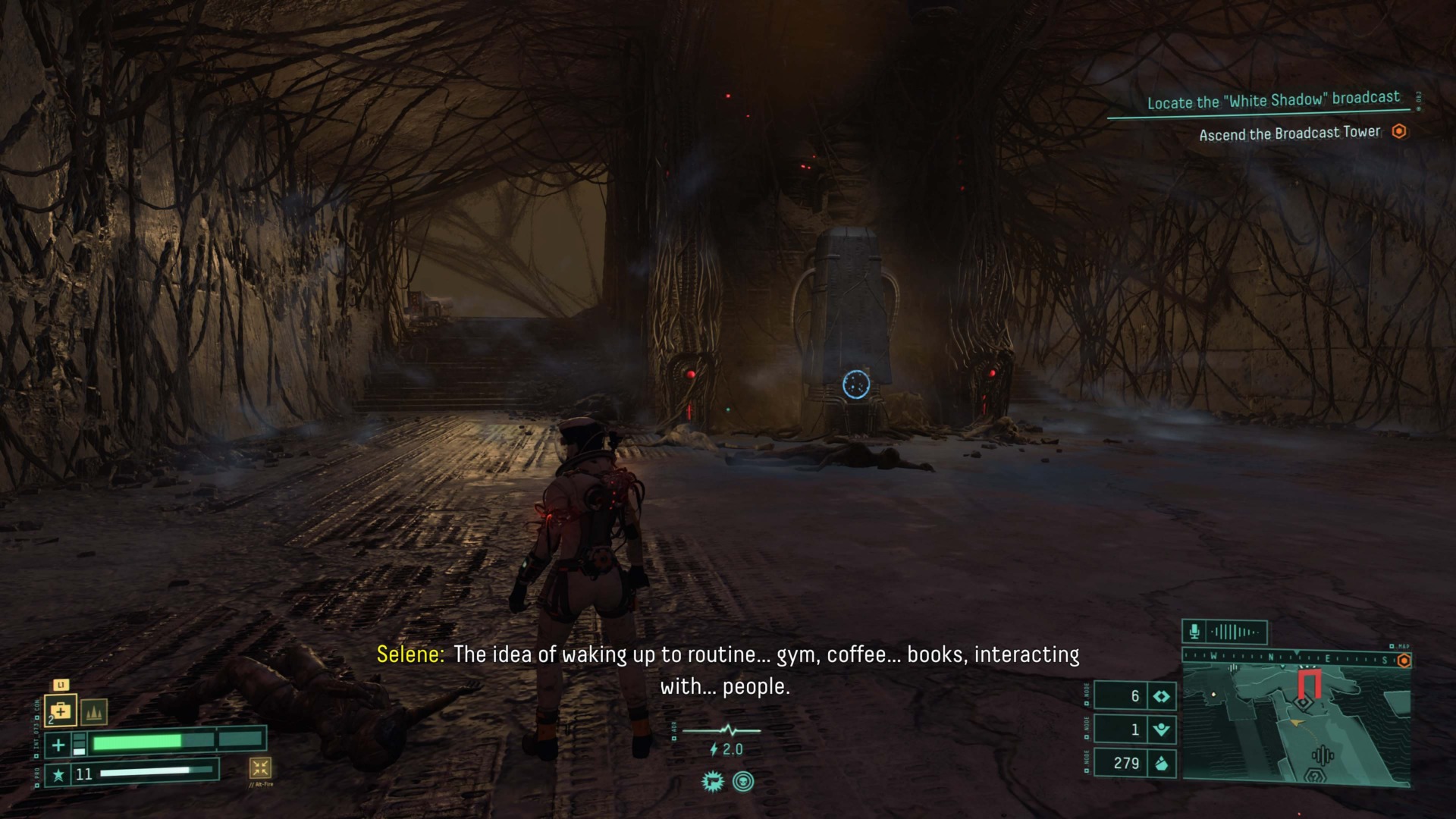Open the "White Shadow" broadcast objective tracker
Viewport: 1456px width, 819px height.
click(x=1273, y=101)
